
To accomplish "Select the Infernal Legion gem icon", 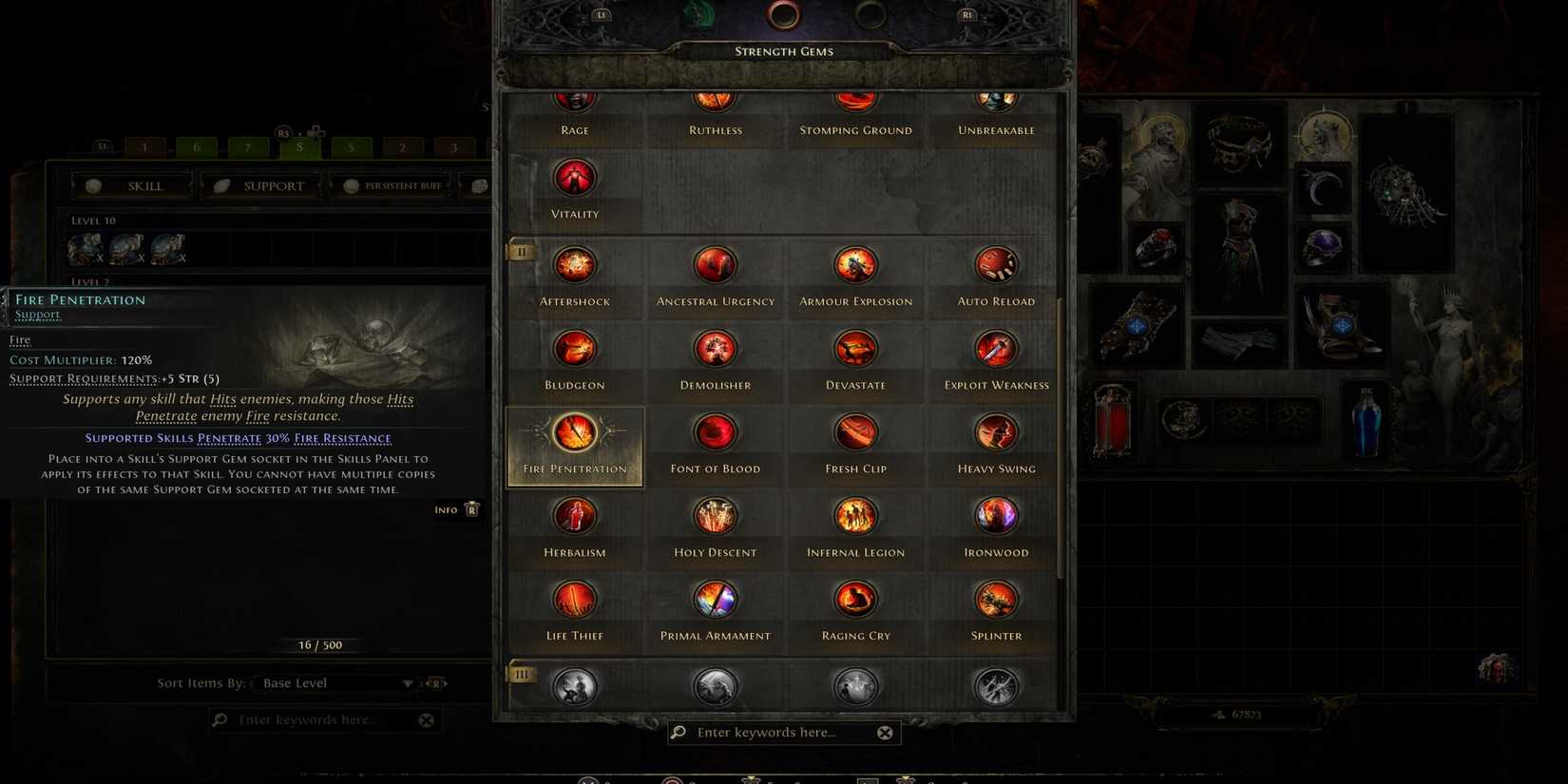I will 854,515.
